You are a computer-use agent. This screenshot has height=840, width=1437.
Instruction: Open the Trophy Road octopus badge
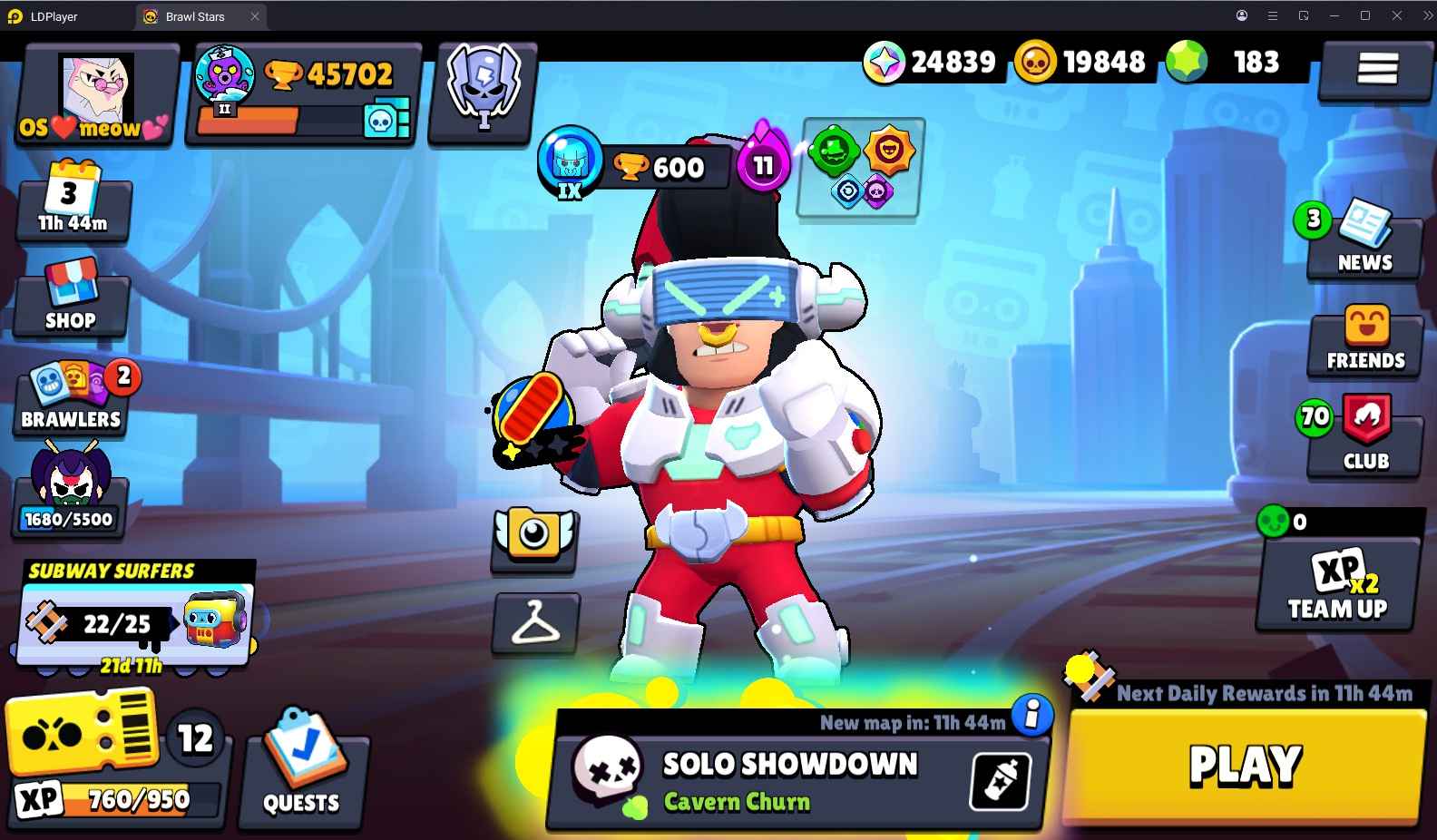pos(227,80)
